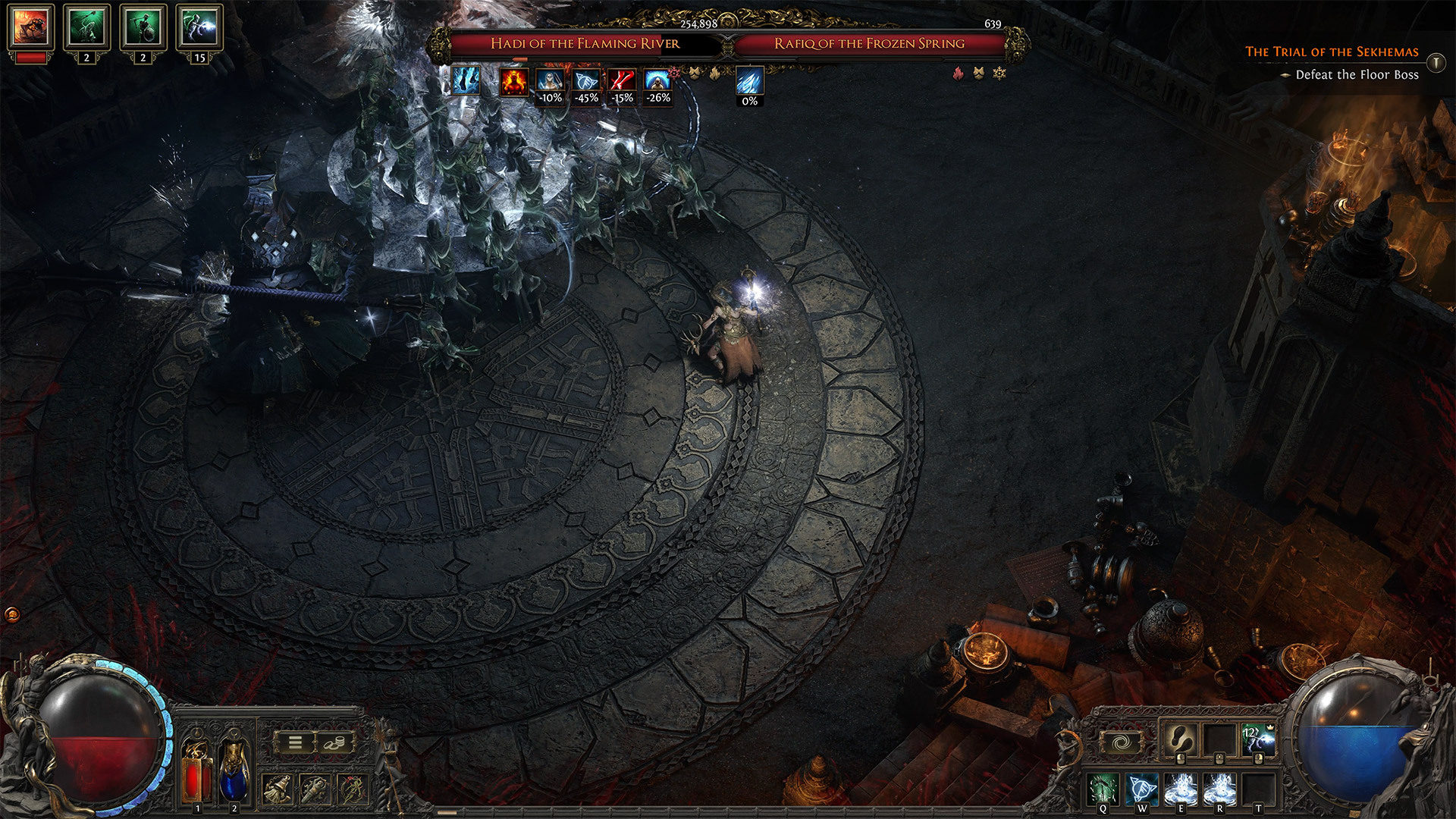1456x819 pixels.
Task: Open the menu with three horizontal lines
Action: click(x=295, y=742)
